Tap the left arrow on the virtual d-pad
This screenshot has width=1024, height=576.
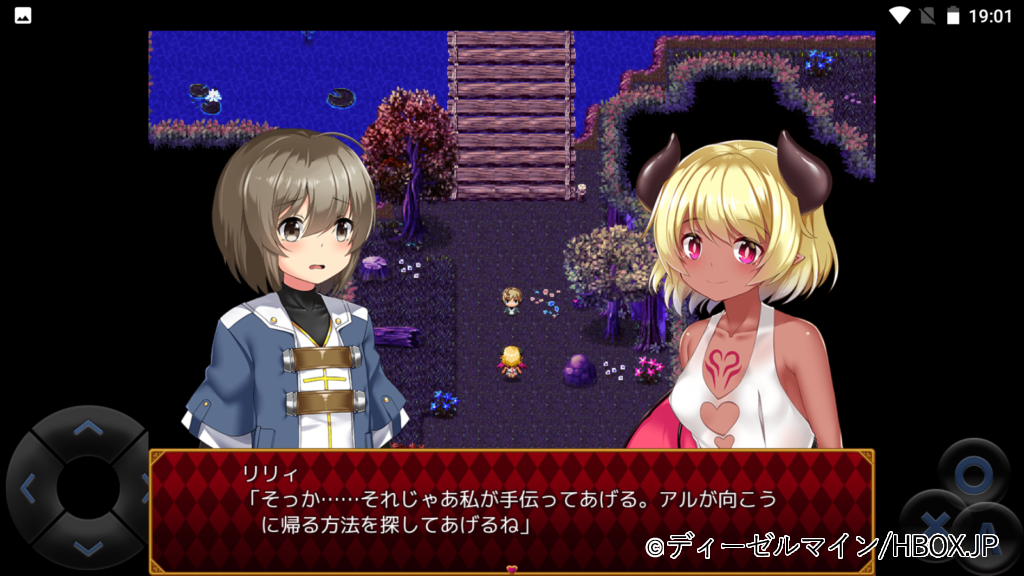(28, 489)
